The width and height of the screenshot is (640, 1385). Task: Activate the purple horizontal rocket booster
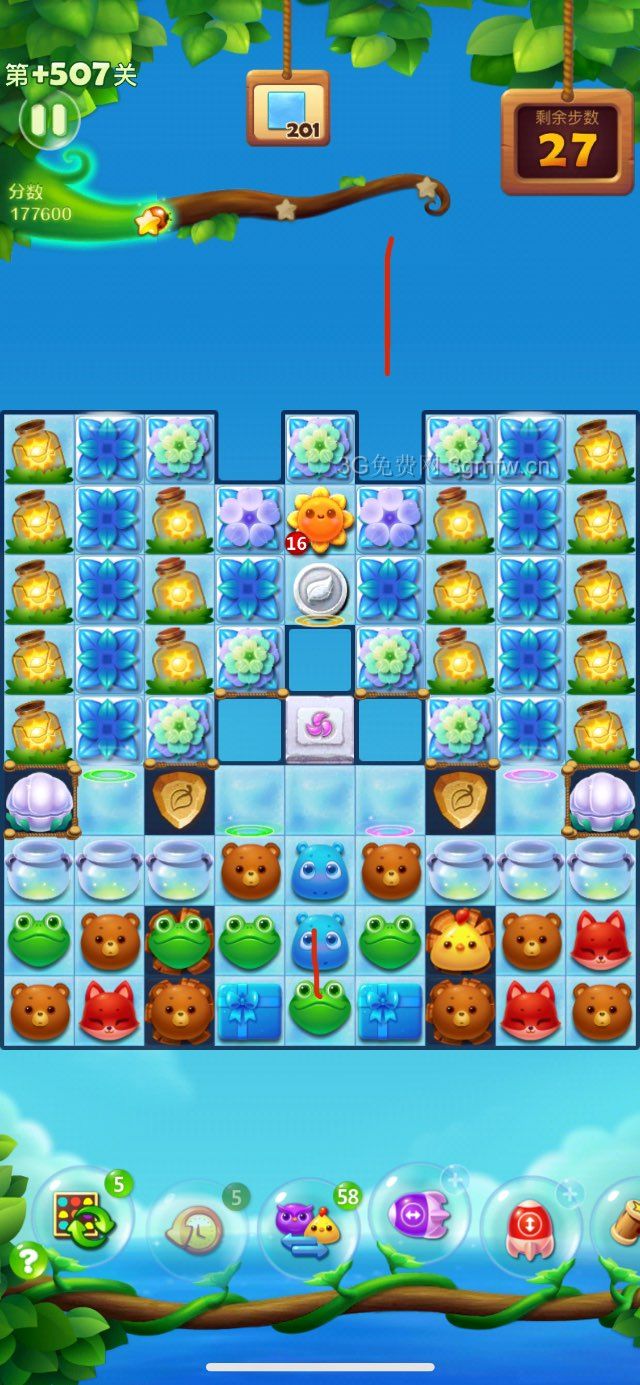tap(420, 1214)
